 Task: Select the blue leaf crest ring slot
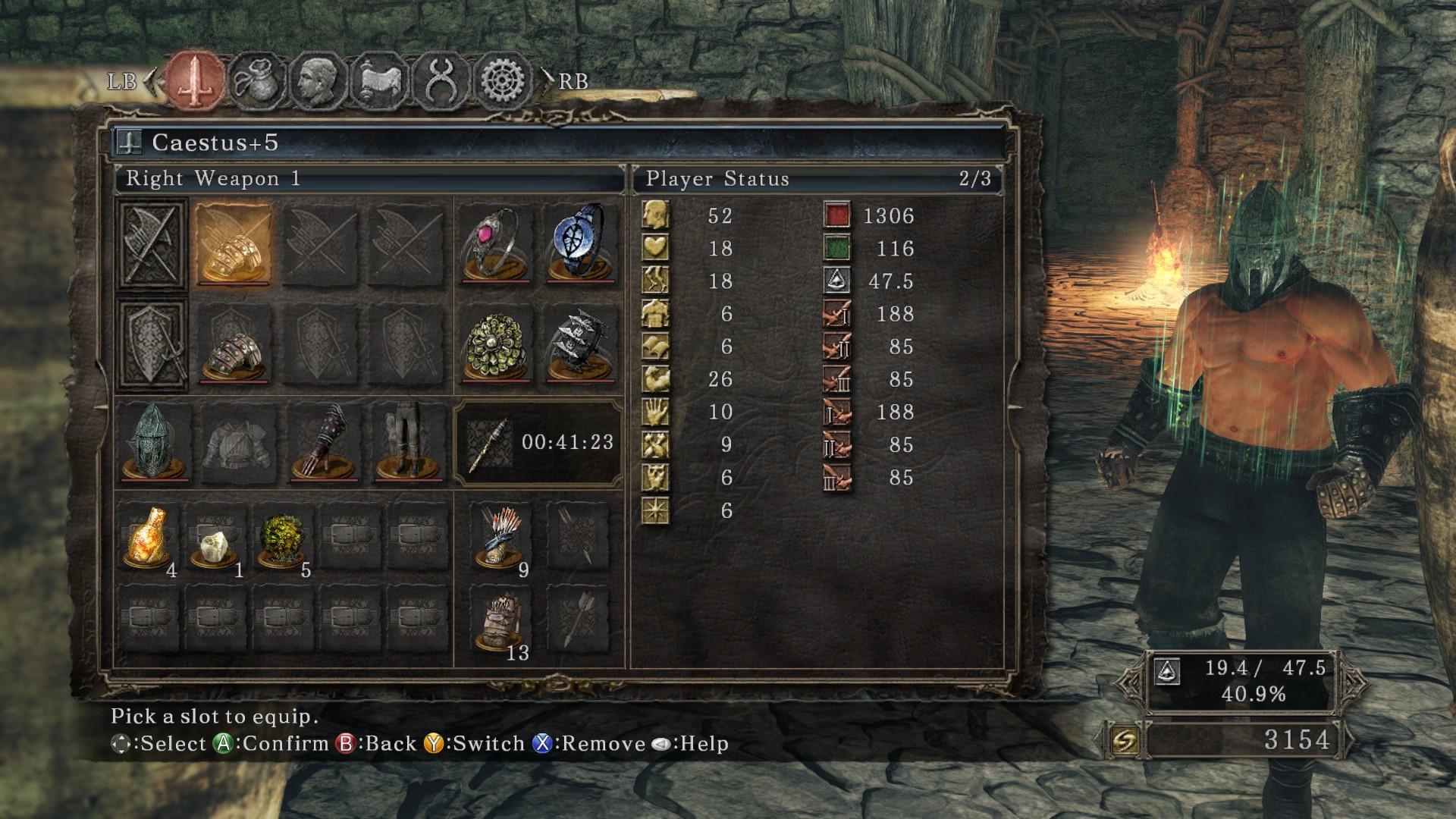click(x=580, y=244)
